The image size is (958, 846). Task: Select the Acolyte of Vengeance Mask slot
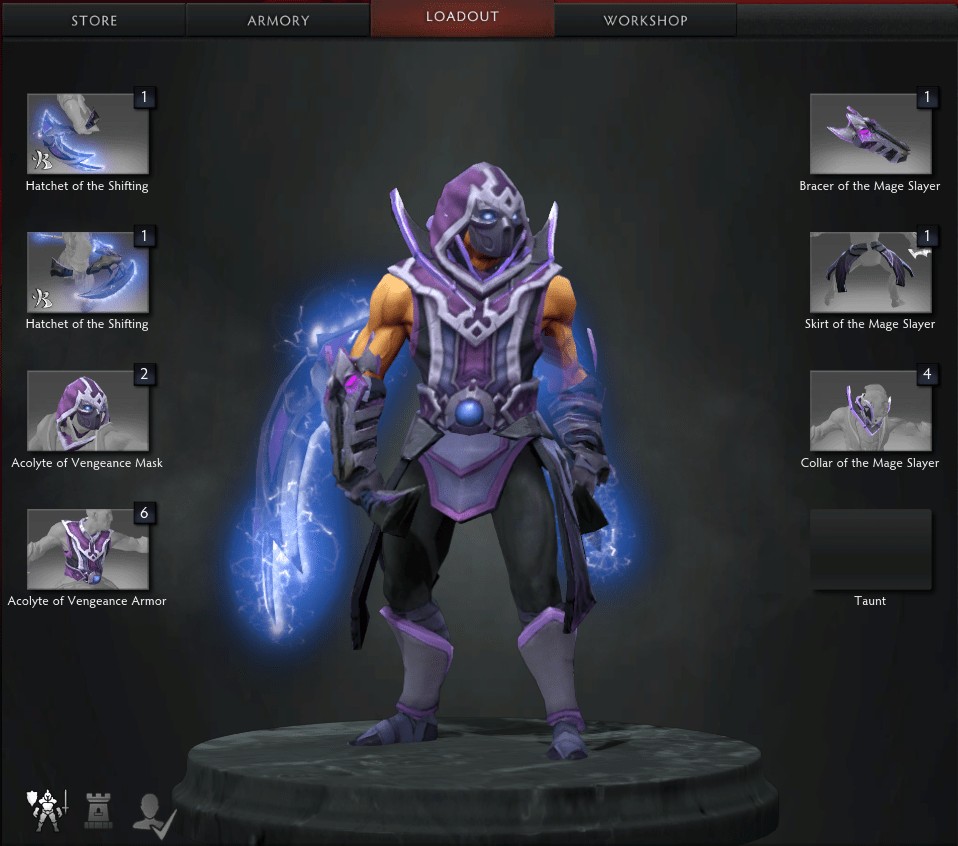pyautogui.click(x=88, y=411)
